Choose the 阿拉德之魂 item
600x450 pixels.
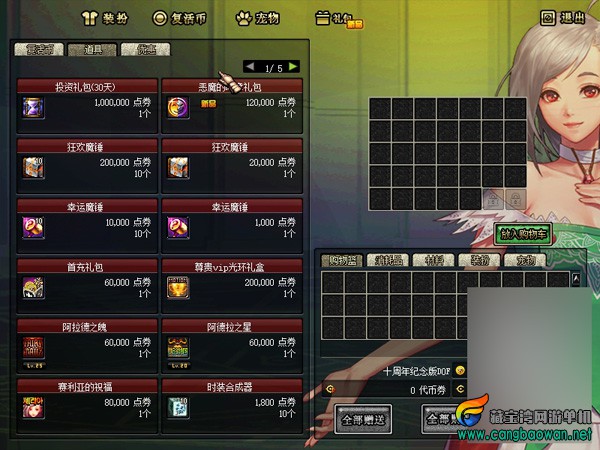click(87, 341)
